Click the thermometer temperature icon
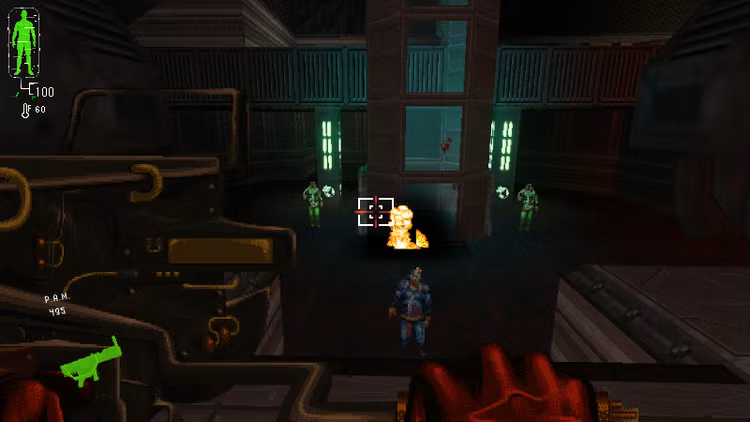The height and width of the screenshot is (422, 750). pos(25,109)
